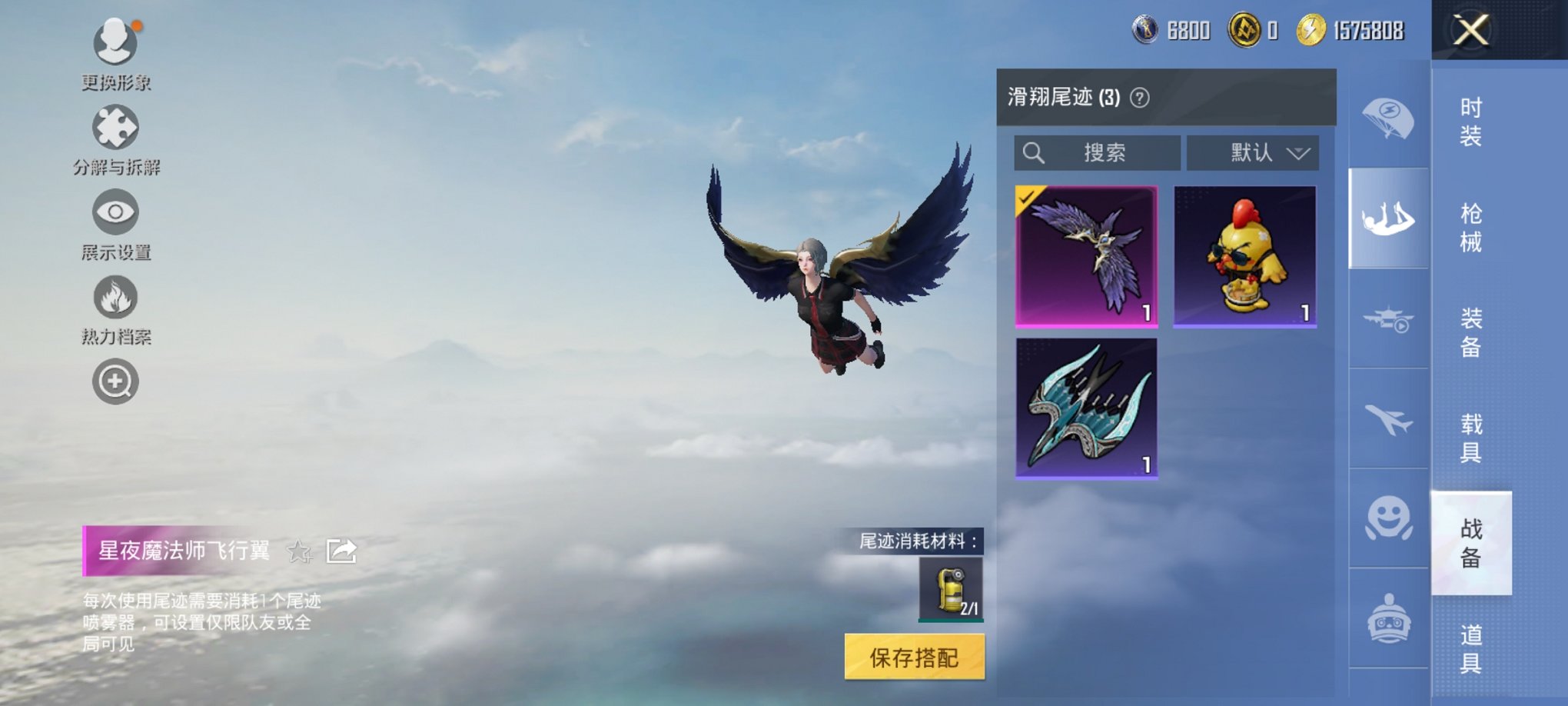Open the 默认 sorting dropdown
The width and height of the screenshot is (1568, 706).
pyautogui.click(x=1251, y=152)
